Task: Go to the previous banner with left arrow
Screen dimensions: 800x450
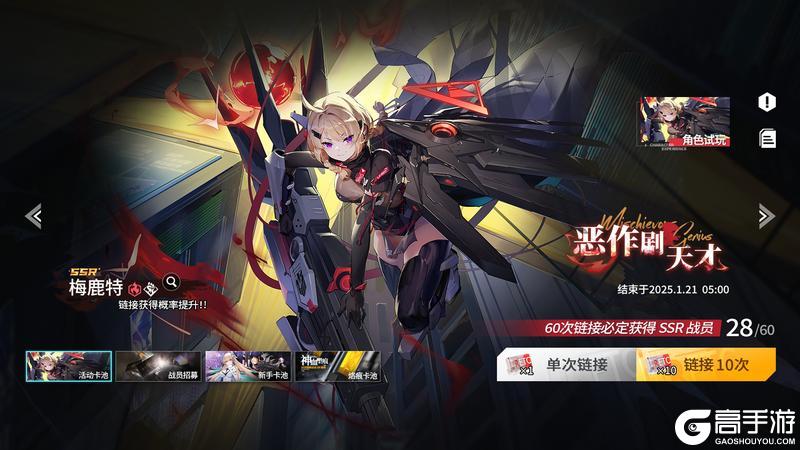Action: (33, 215)
